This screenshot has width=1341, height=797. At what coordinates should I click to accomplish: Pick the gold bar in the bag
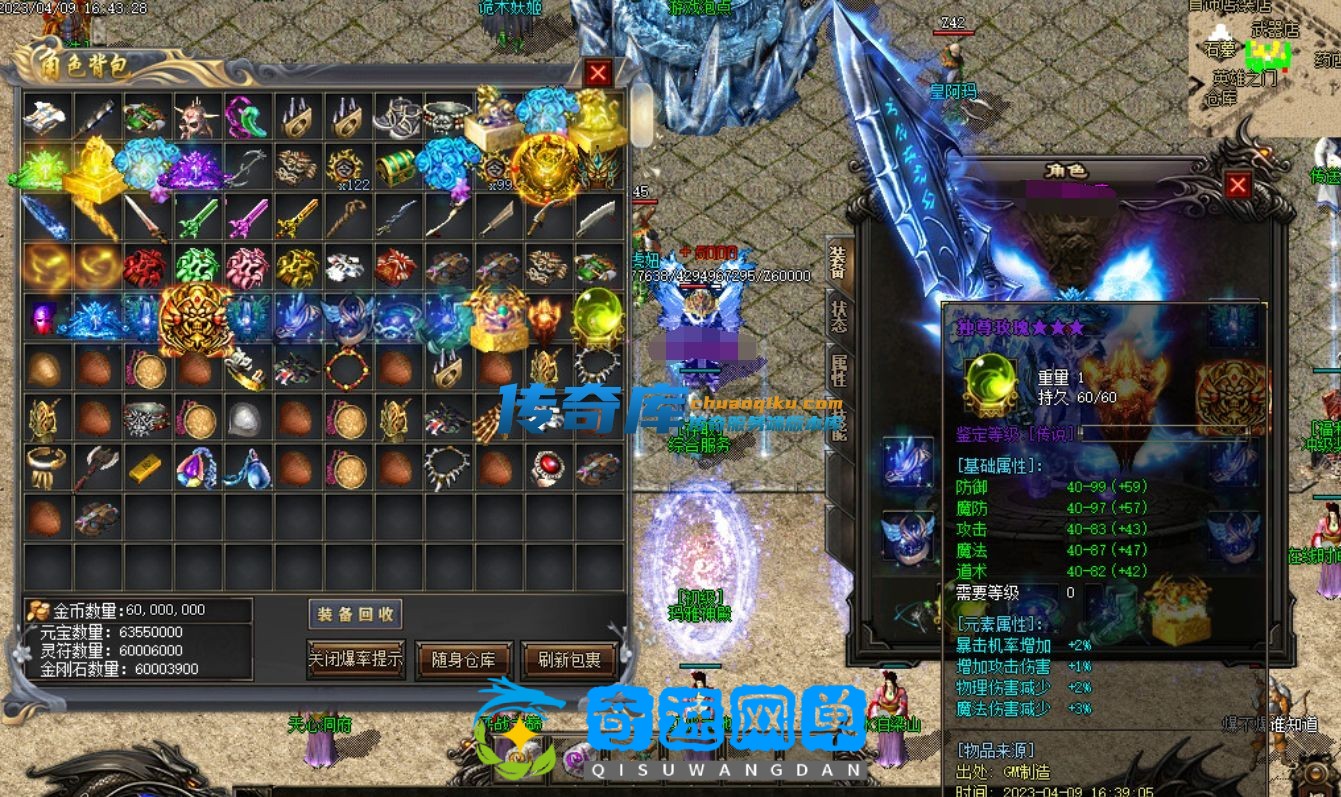pyautogui.click(x=146, y=467)
